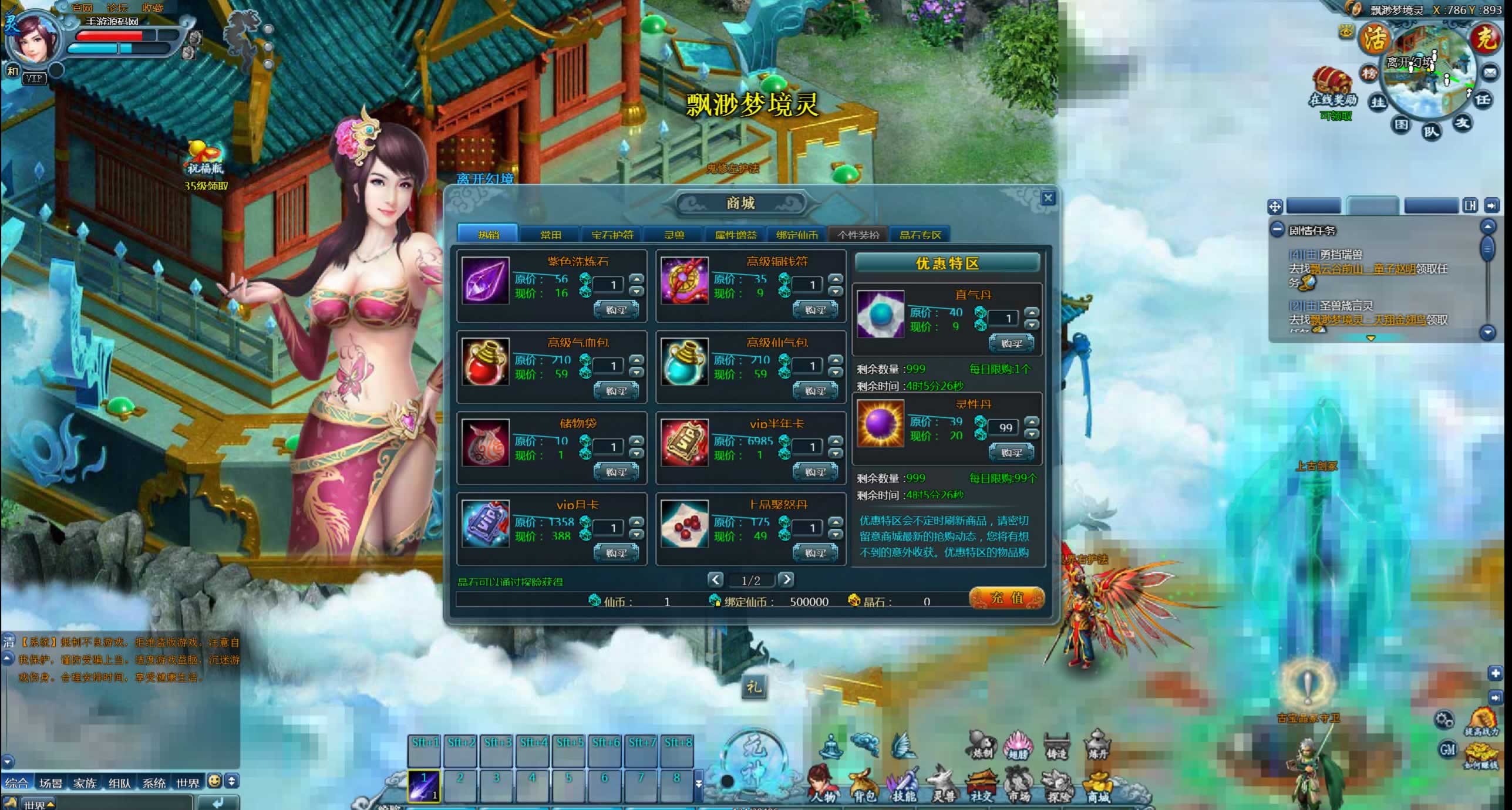The image size is (1512, 810).
Task: Go to the next shop page
Action: (786, 580)
